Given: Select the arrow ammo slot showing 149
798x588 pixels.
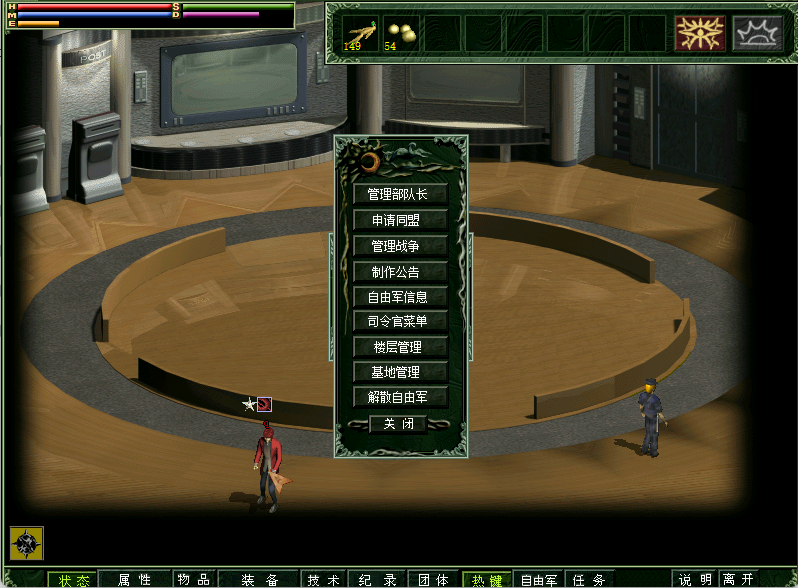Looking at the screenshot, I should (360, 33).
